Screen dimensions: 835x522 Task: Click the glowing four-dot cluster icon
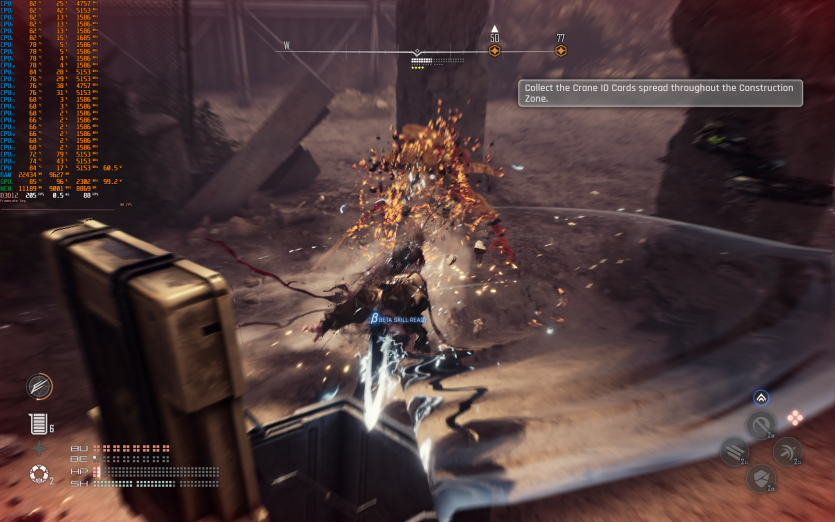pos(795,418)
